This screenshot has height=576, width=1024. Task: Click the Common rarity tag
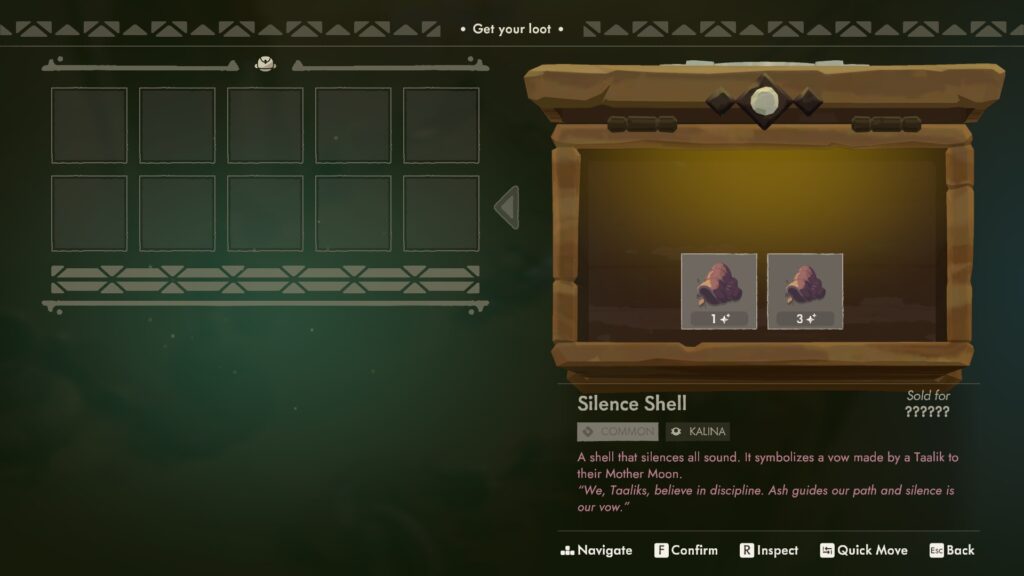tap(618, 432)
